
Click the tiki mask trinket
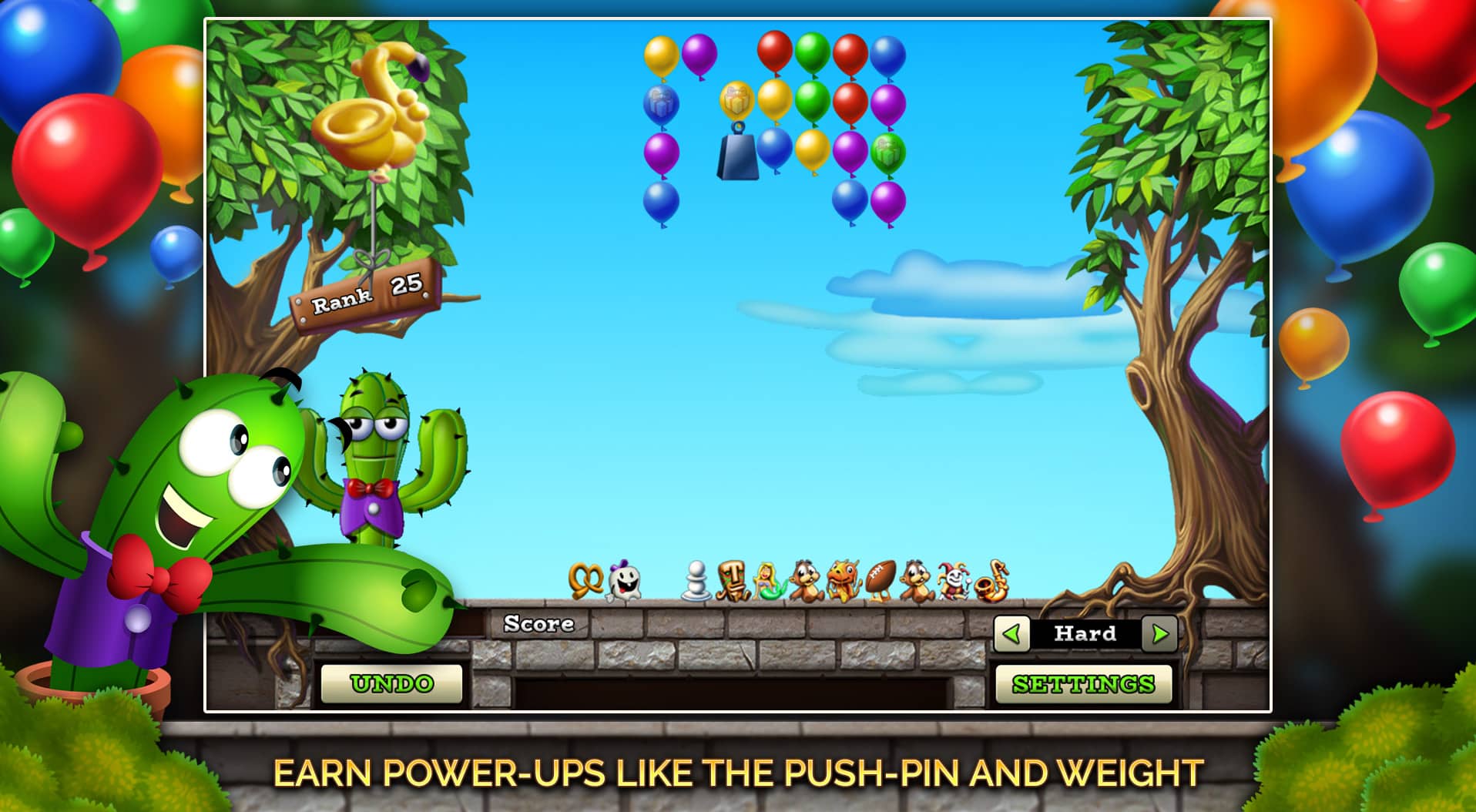(x=733, y=579)
